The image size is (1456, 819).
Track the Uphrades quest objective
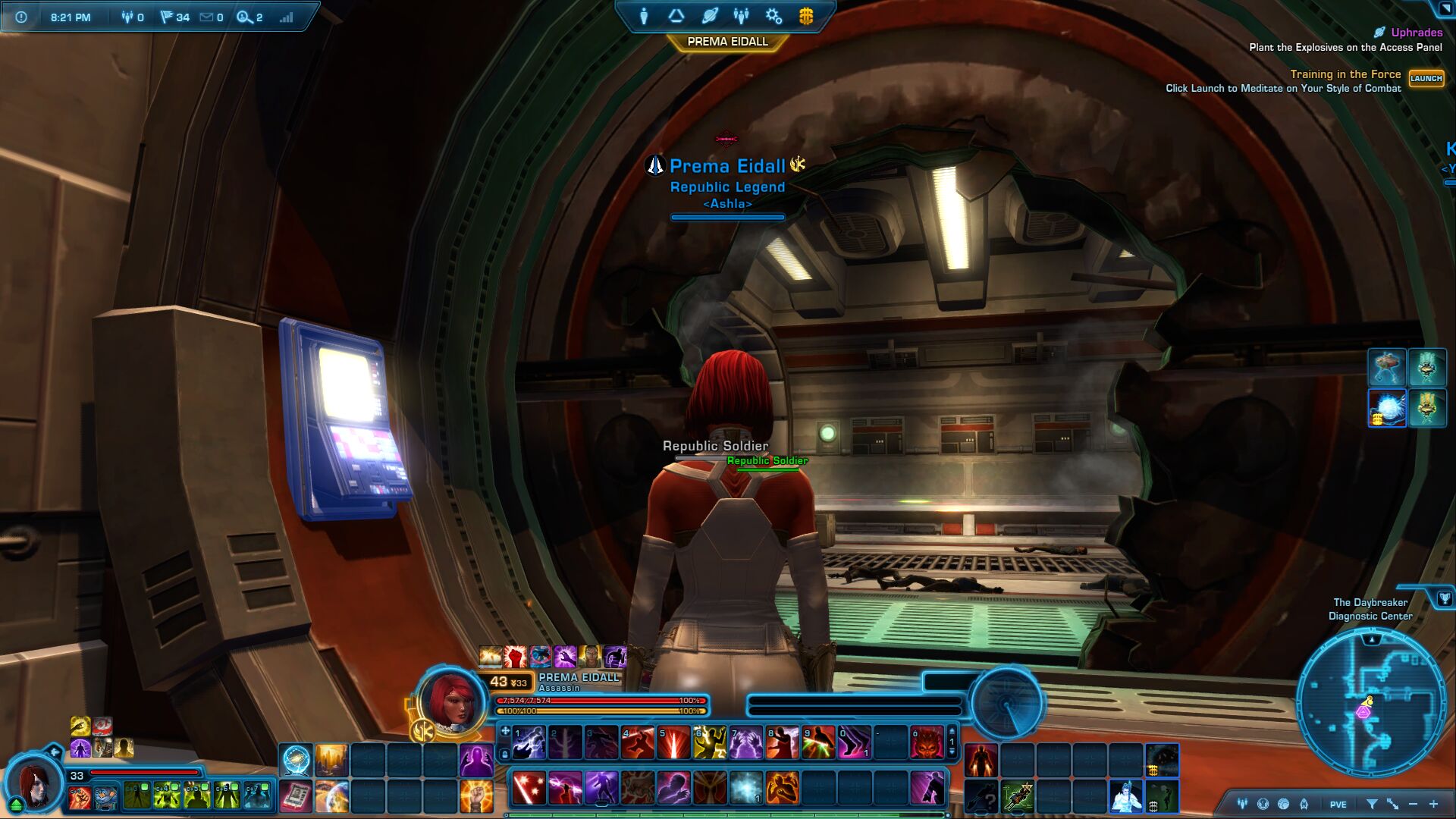(x=1416, y=33)
